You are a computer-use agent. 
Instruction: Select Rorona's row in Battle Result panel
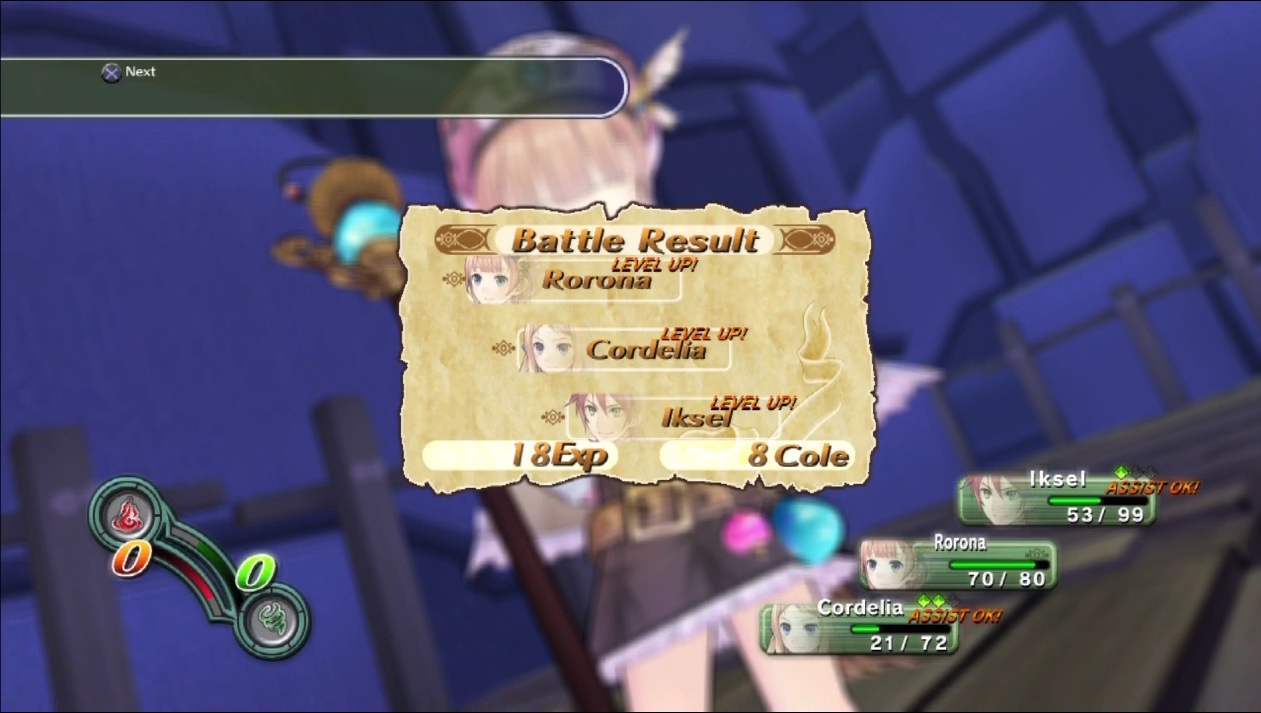pos(572,280)
